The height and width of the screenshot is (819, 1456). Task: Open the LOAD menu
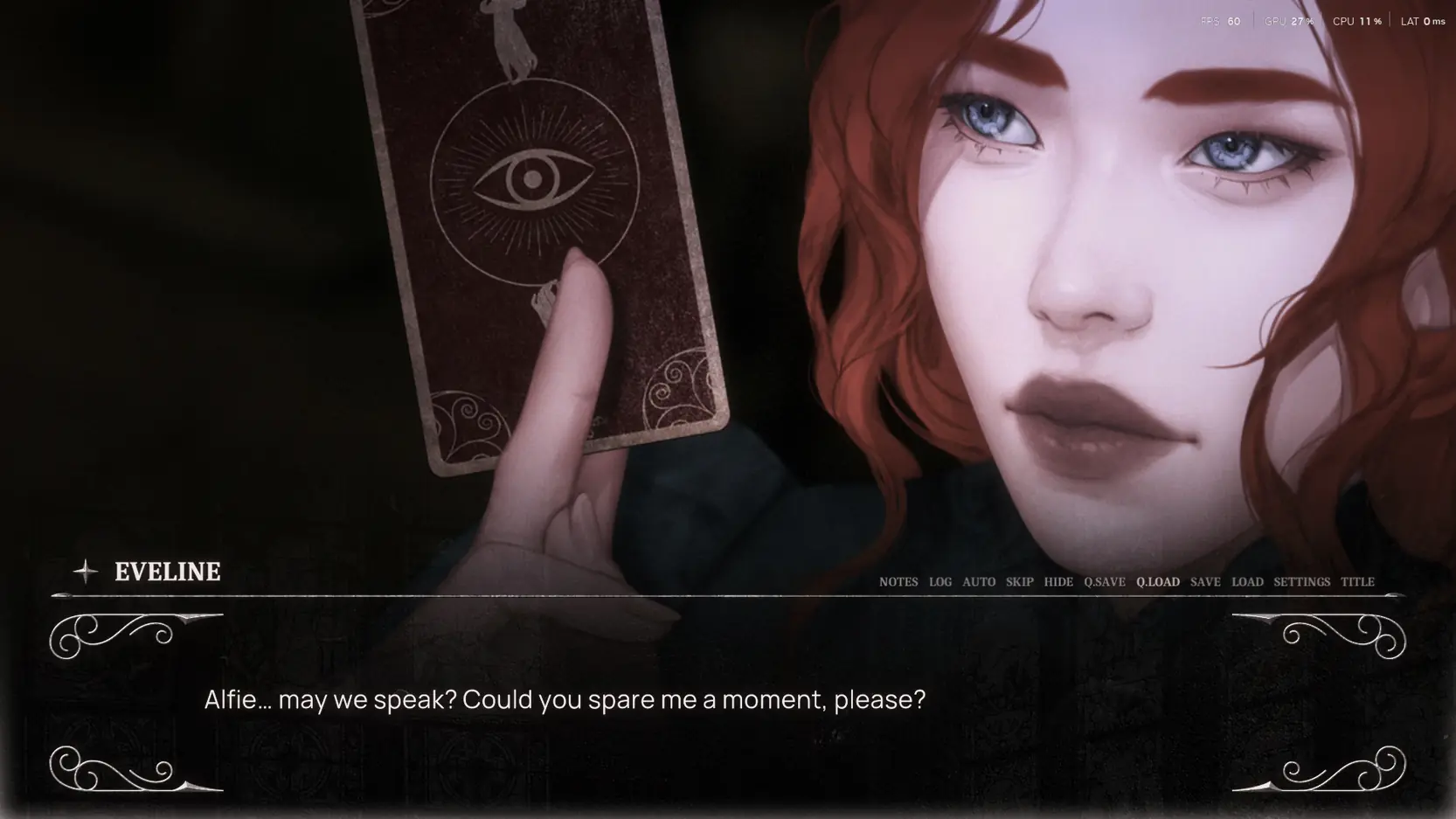[x=1247, y=581]
